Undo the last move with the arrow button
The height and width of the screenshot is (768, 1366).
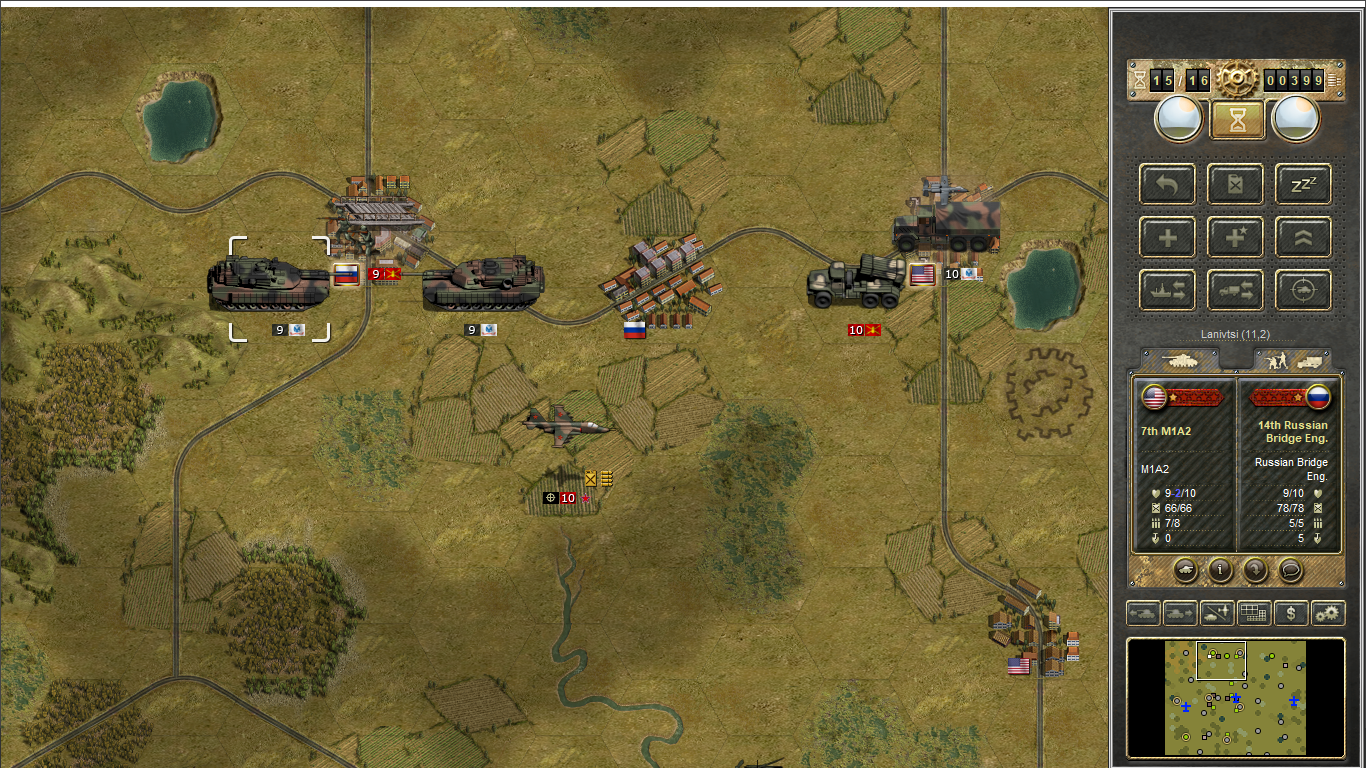1167,184
